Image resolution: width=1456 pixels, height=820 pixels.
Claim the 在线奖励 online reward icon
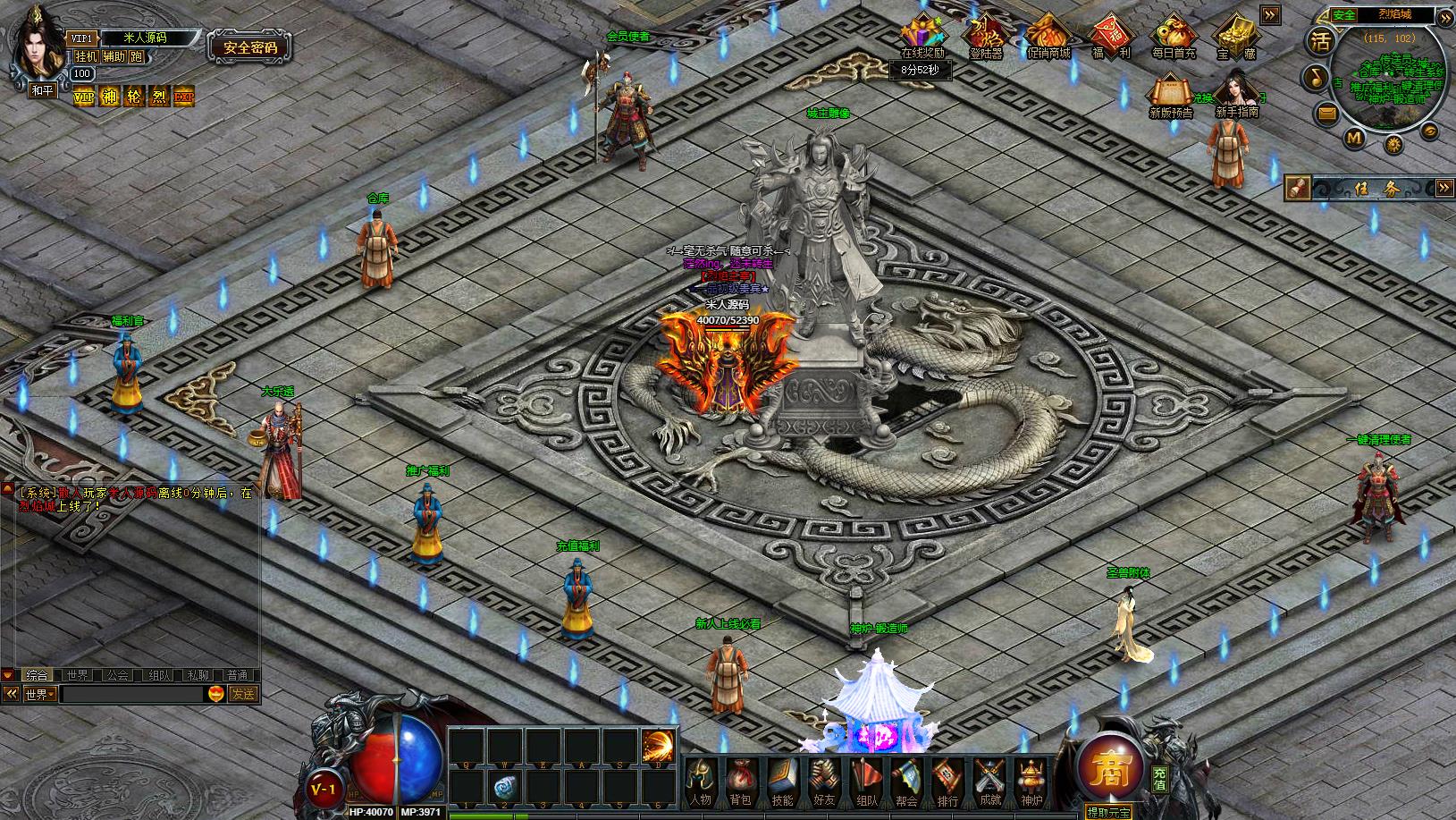[x=923, y=36]
